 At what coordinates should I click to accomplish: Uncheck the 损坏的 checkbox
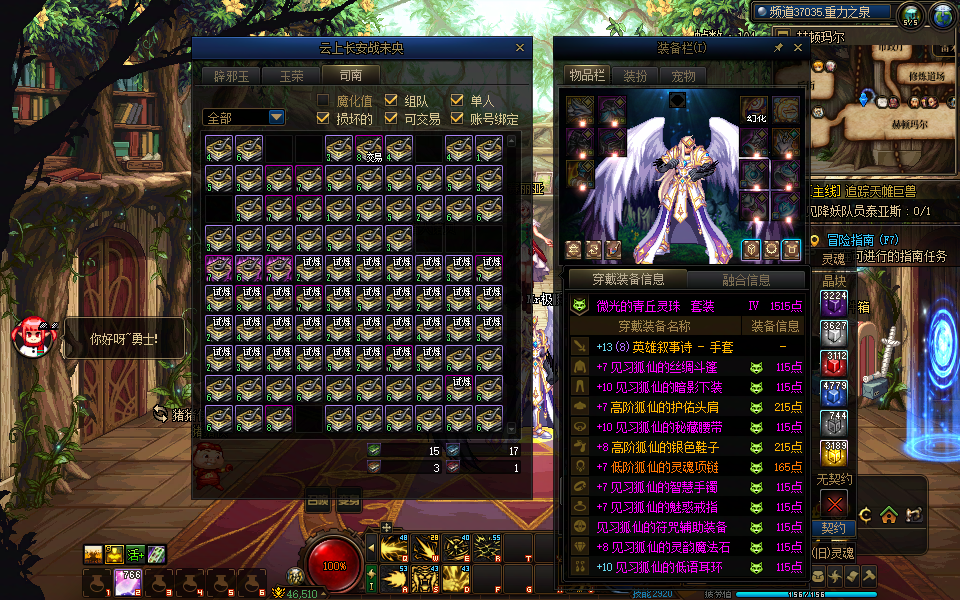323,118
